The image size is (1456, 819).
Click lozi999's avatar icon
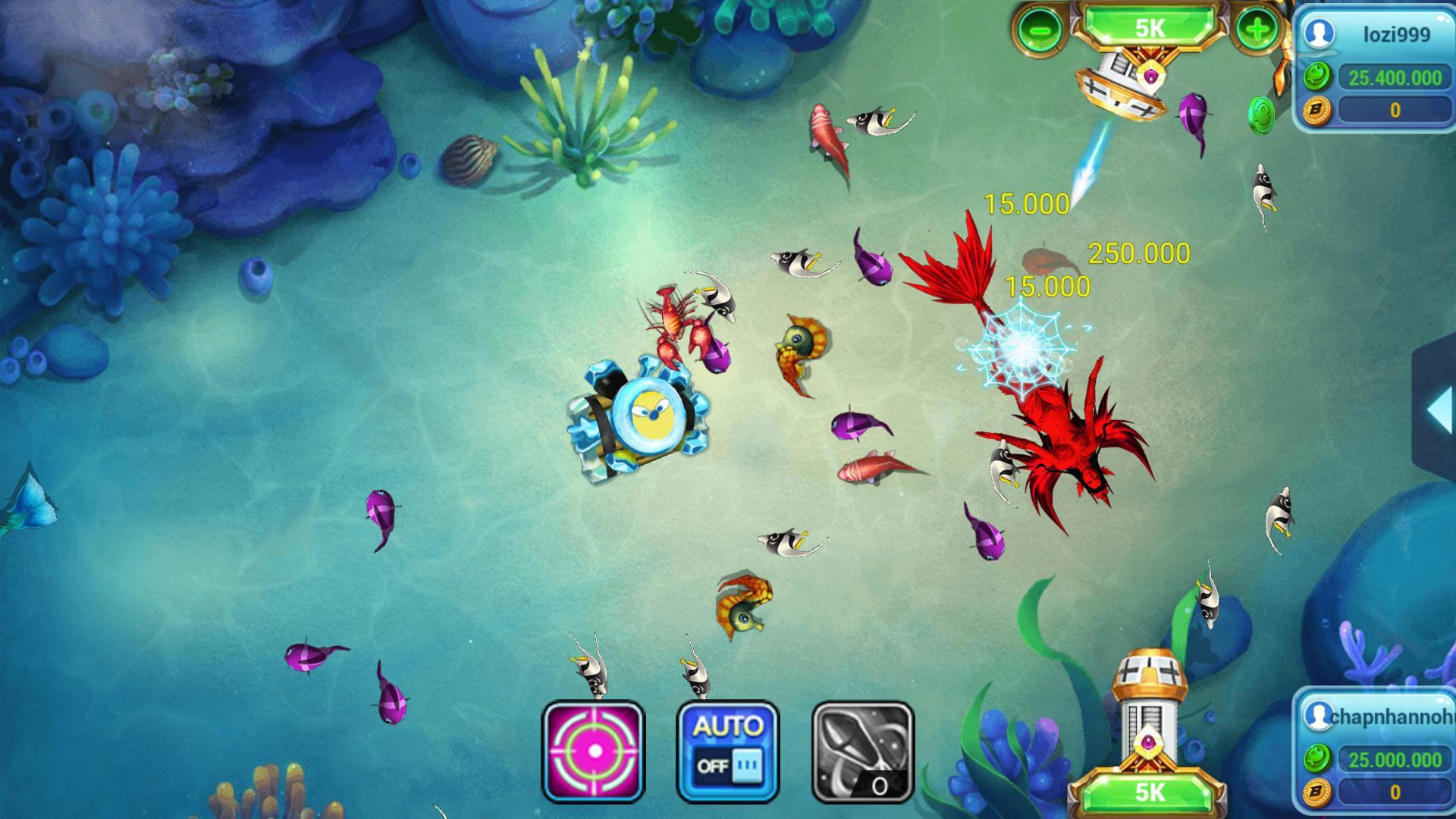point(1319,33)
